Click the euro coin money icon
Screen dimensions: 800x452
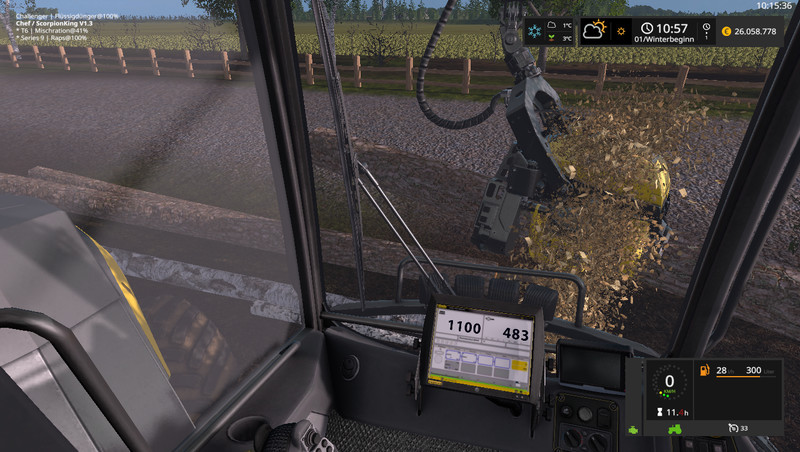tap(724, 30)
